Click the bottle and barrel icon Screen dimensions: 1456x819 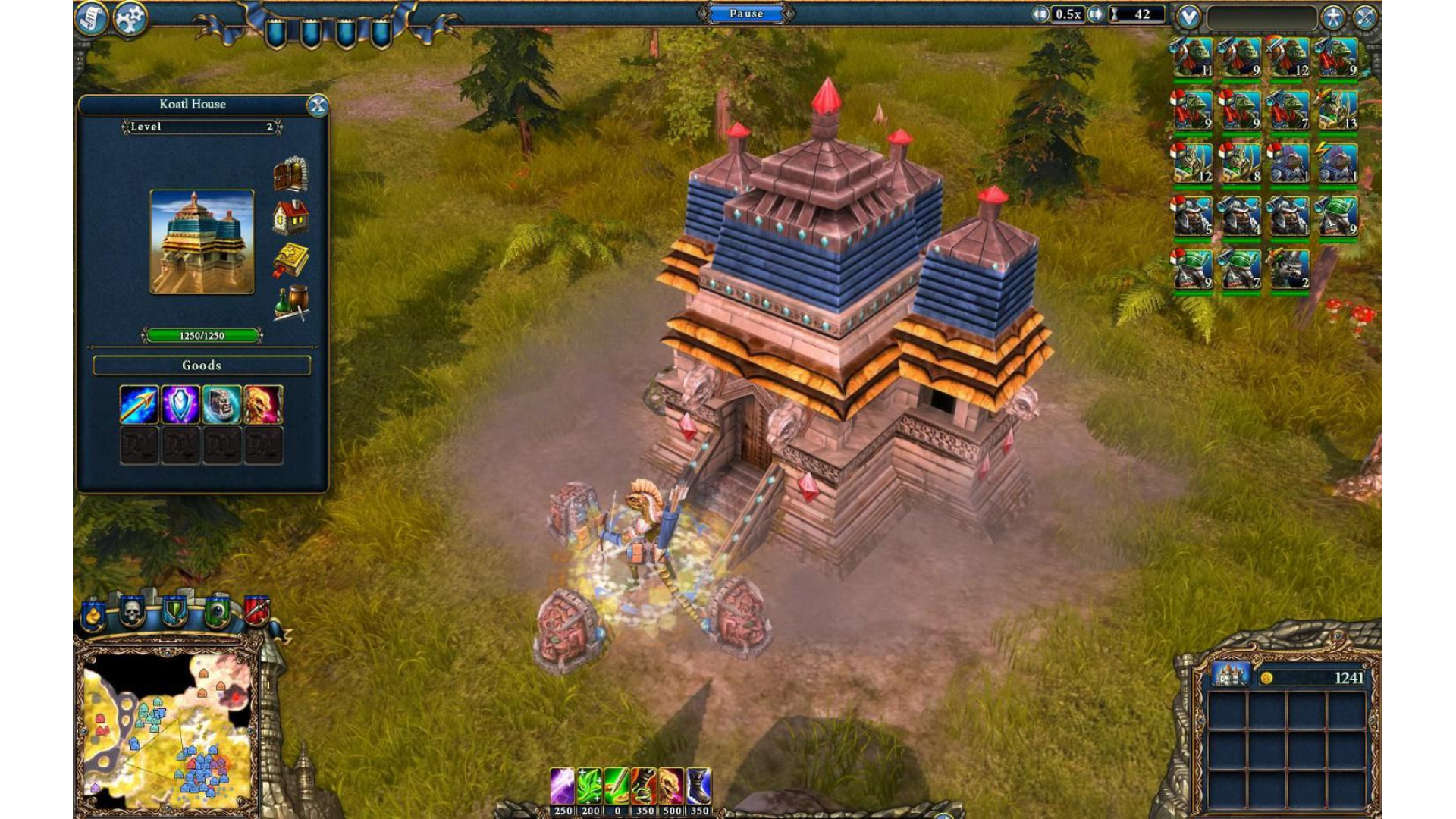click(290, 303)
